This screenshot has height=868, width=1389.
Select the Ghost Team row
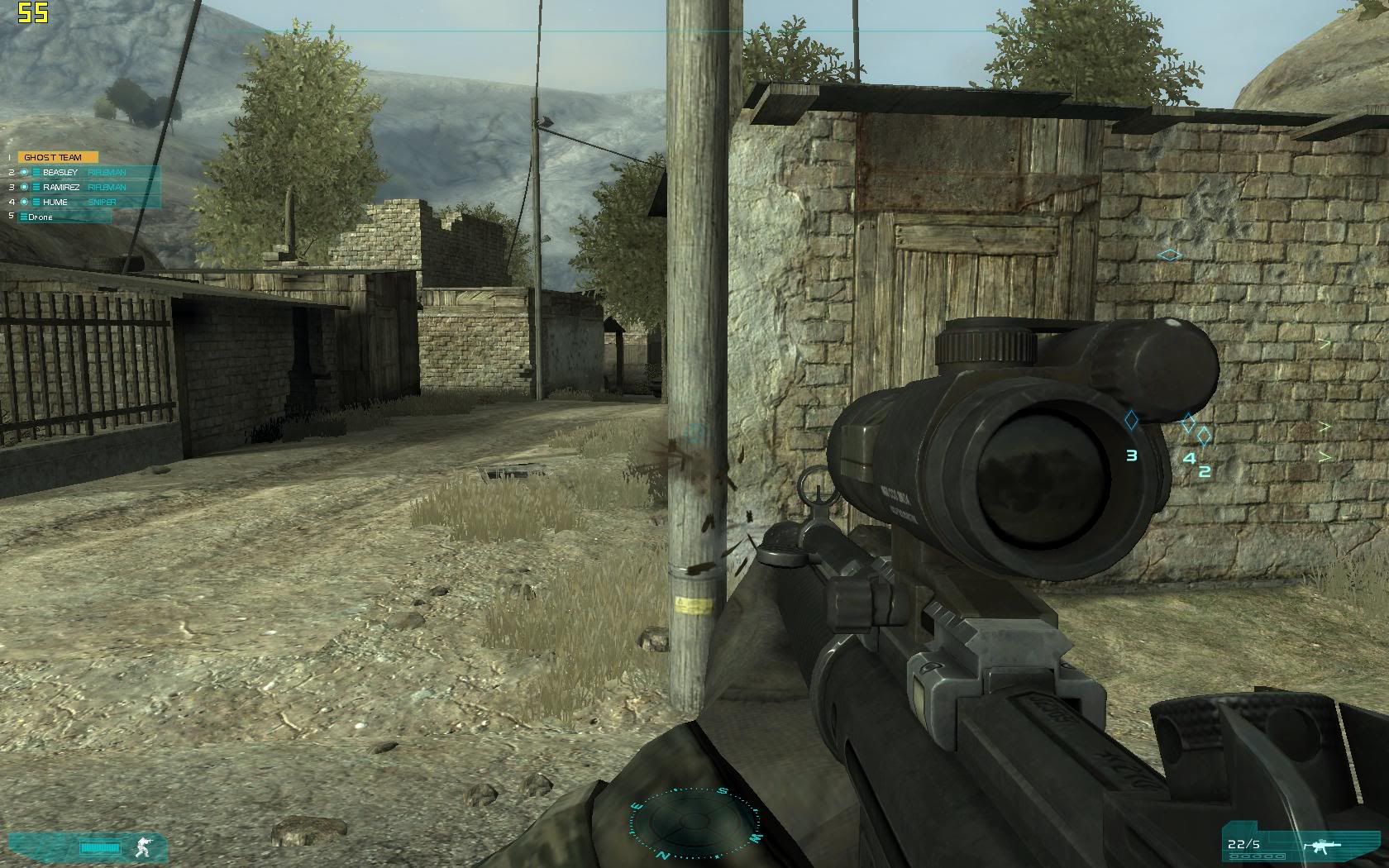(x=57, y=157)
